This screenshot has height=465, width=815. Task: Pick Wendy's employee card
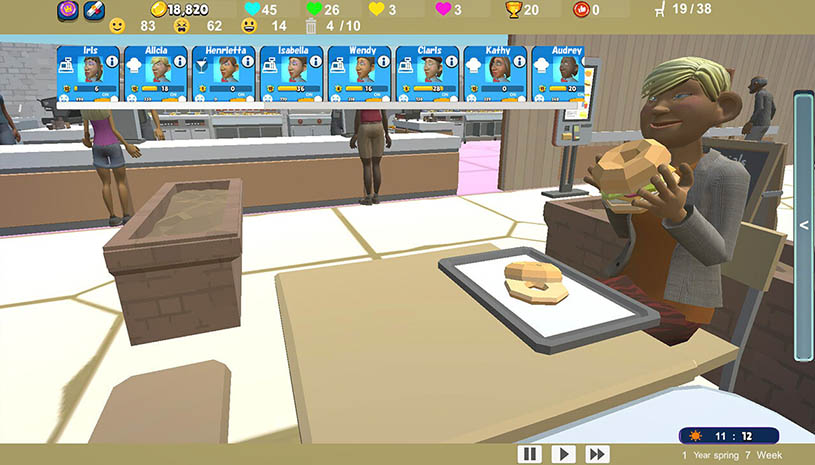pos(360,73)
